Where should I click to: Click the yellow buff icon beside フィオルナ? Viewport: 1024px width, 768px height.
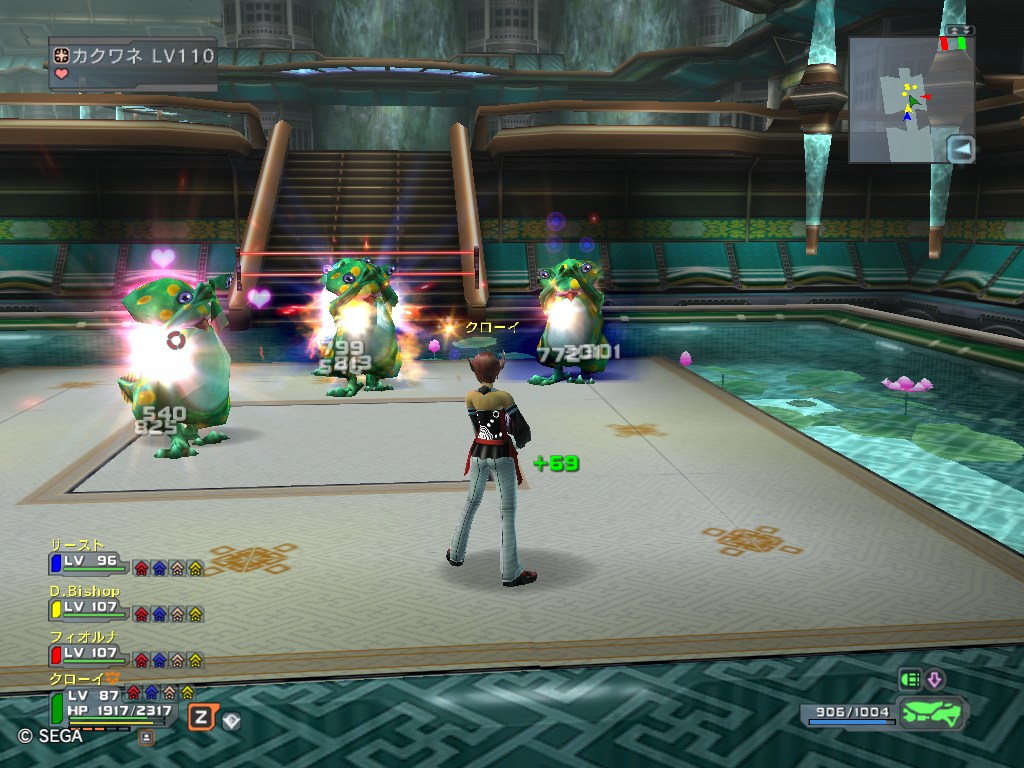195,659
